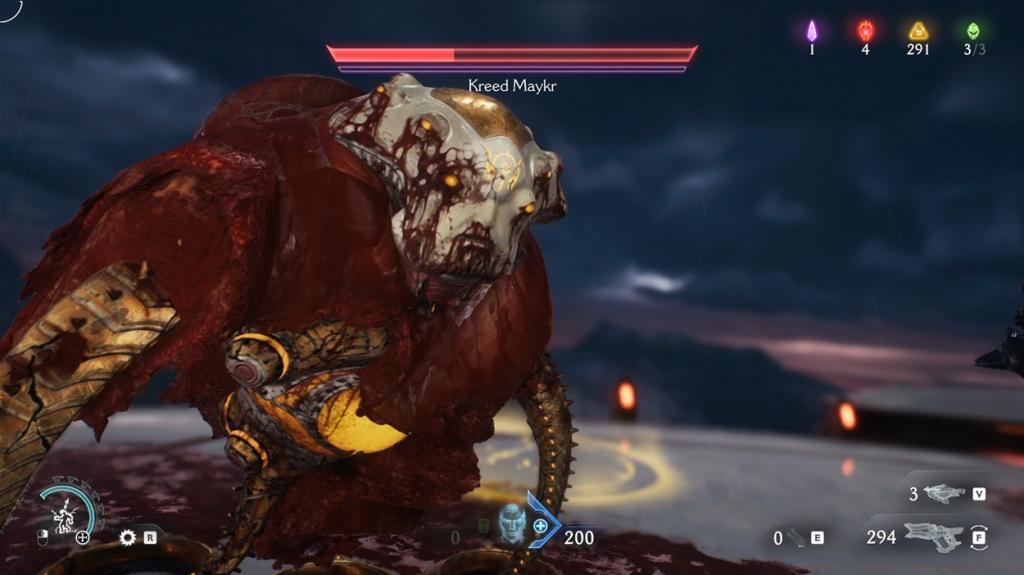
Task: Click the circular shield ability gauge
Action: (70, 509)
